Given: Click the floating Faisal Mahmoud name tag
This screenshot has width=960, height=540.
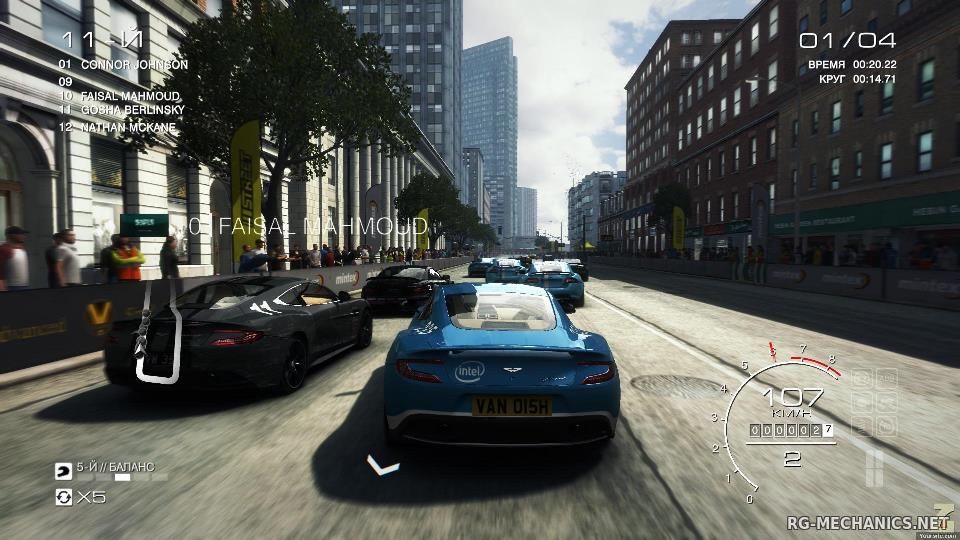Looking at the screenshot, I should (x=308, y=226).
